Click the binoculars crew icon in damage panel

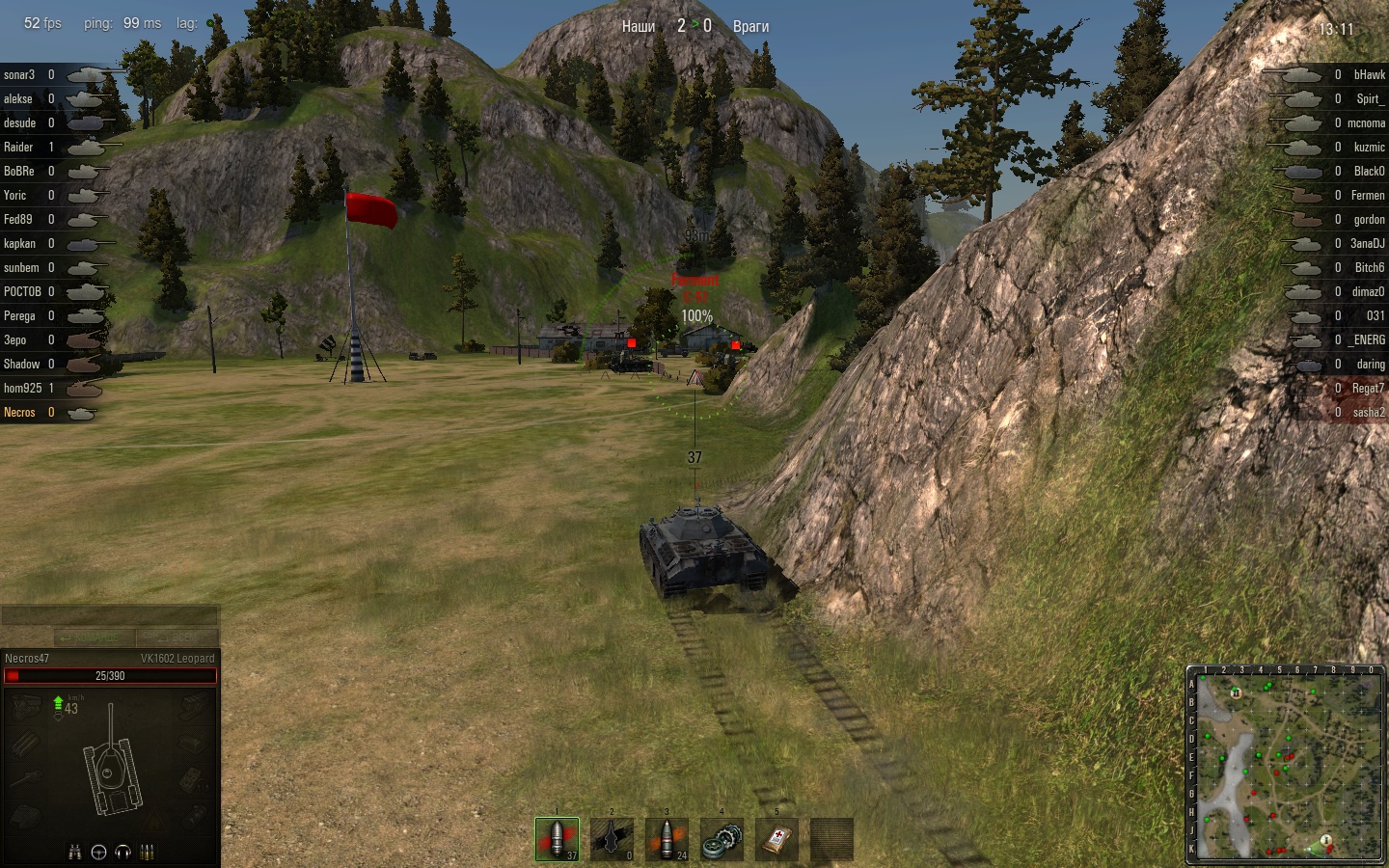click(x=74, y=852)
